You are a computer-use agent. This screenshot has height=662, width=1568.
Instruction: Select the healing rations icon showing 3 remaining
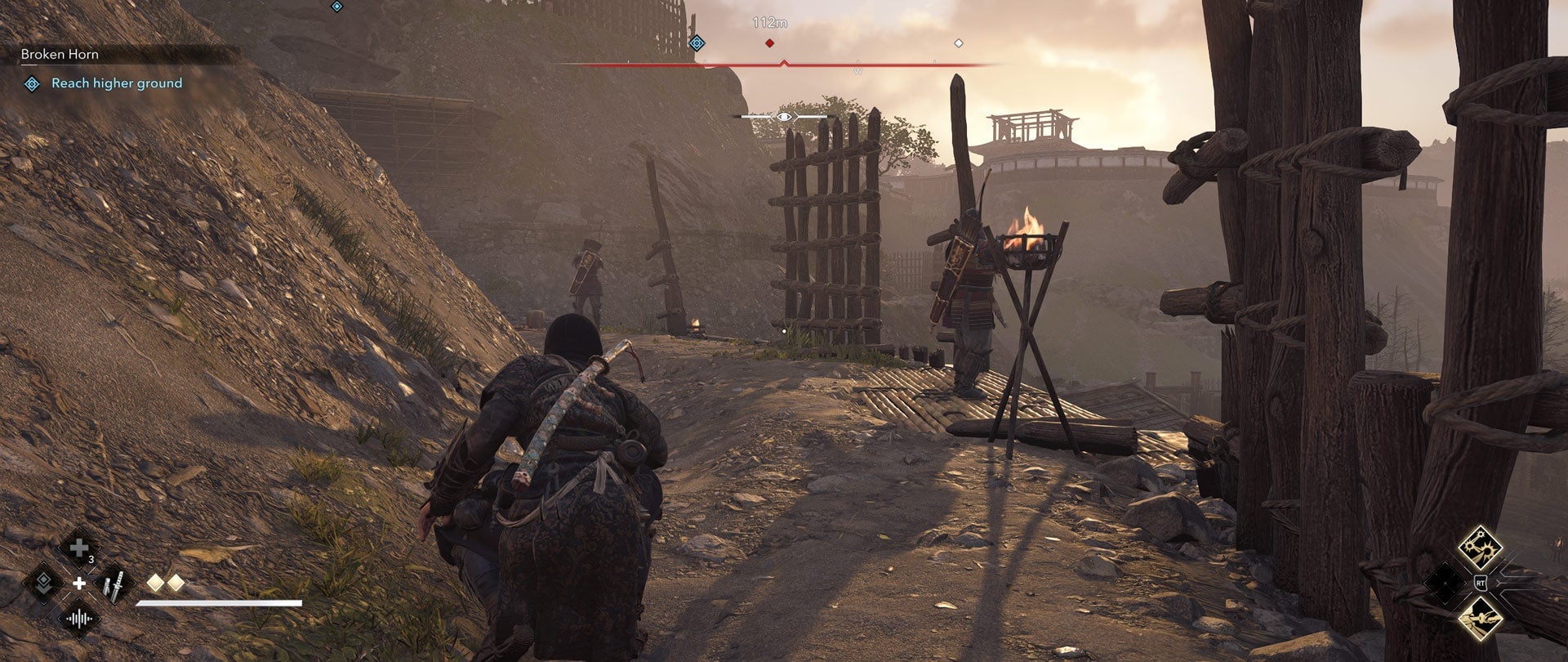(79, 548)
